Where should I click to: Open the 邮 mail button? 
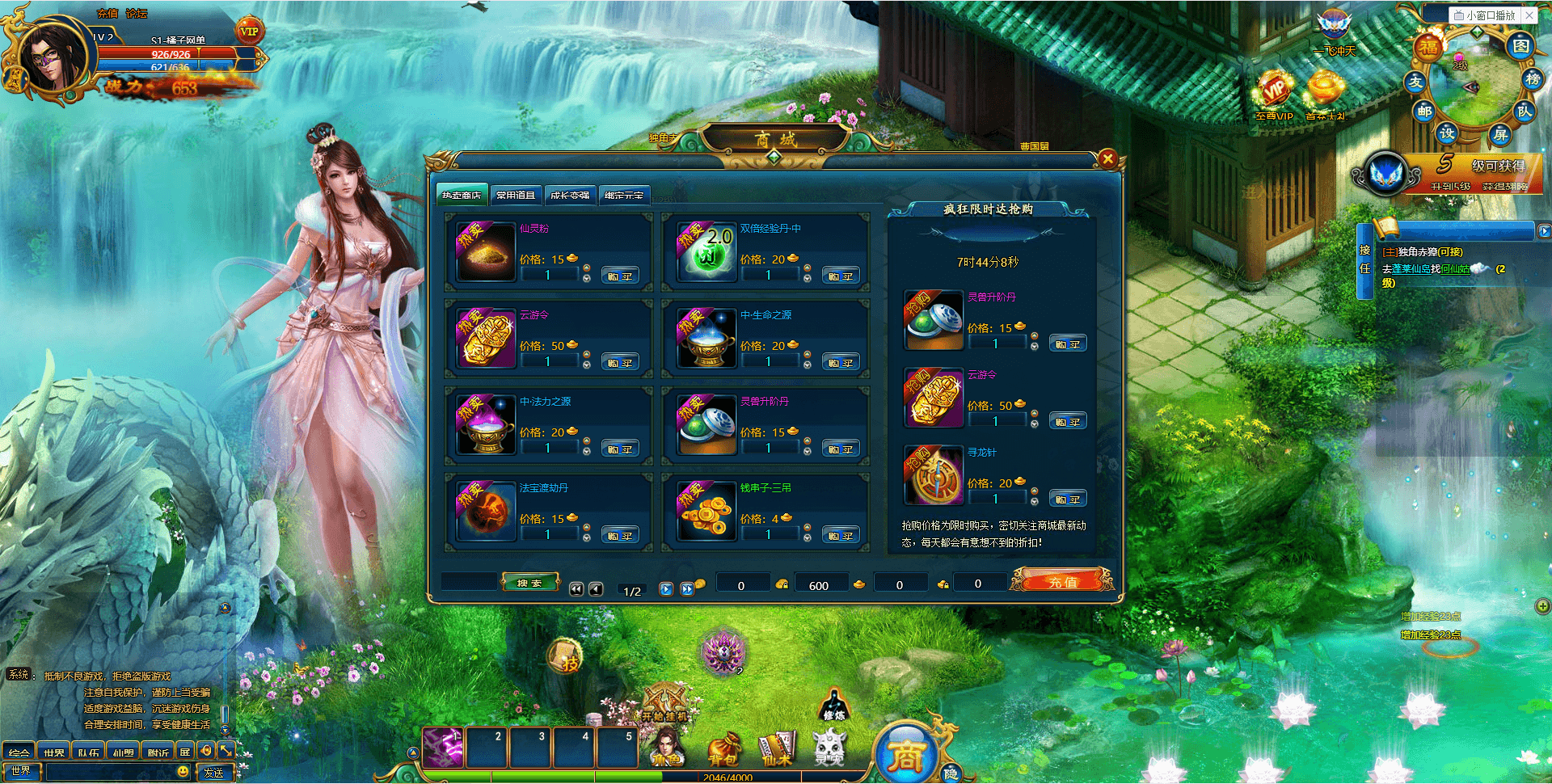[x=1424, y=112]
